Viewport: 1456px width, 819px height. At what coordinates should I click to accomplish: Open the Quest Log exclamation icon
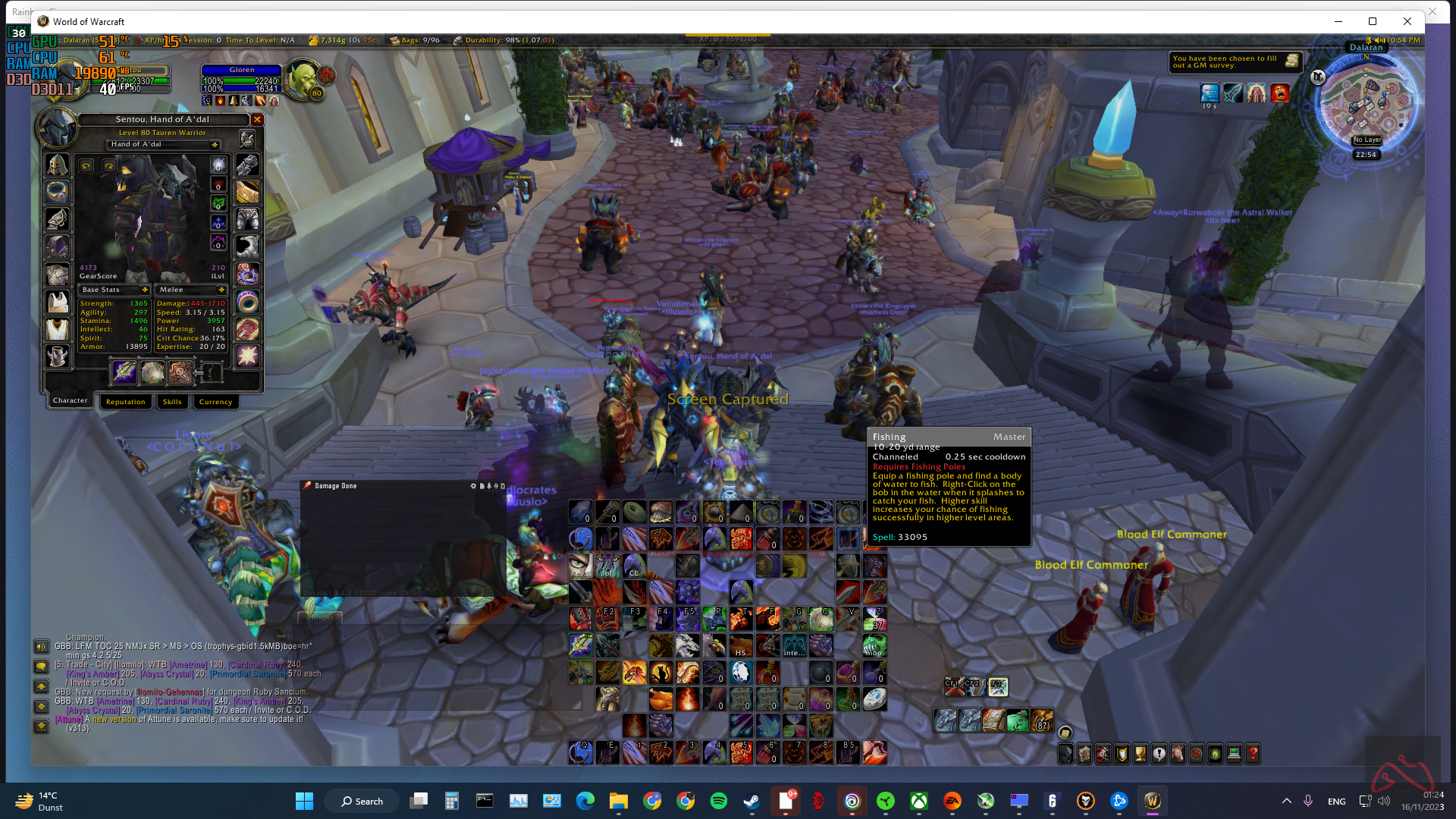pos(1158,755)
